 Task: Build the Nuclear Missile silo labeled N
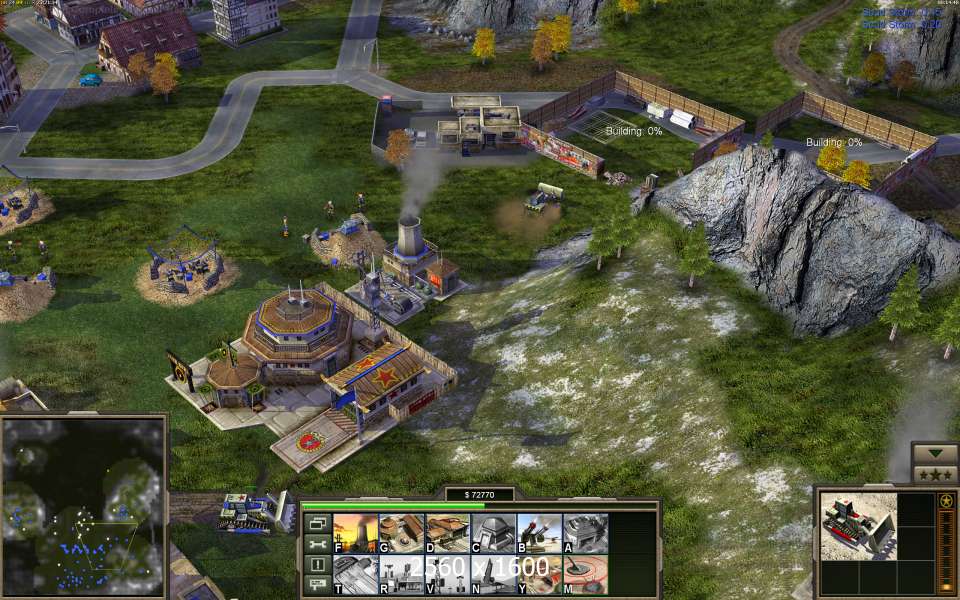[492, 575]
